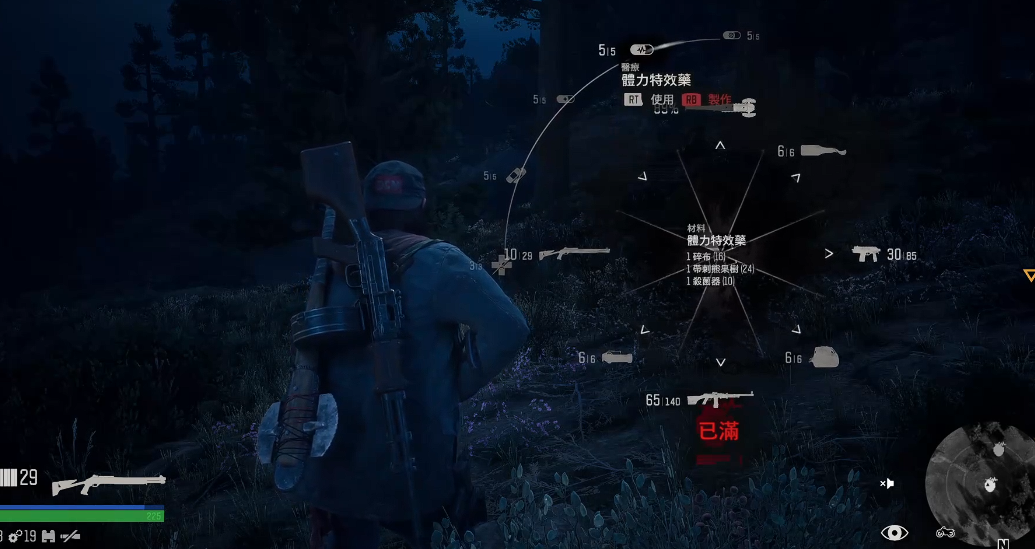Click the noise speaker indicator

(887, 483)
